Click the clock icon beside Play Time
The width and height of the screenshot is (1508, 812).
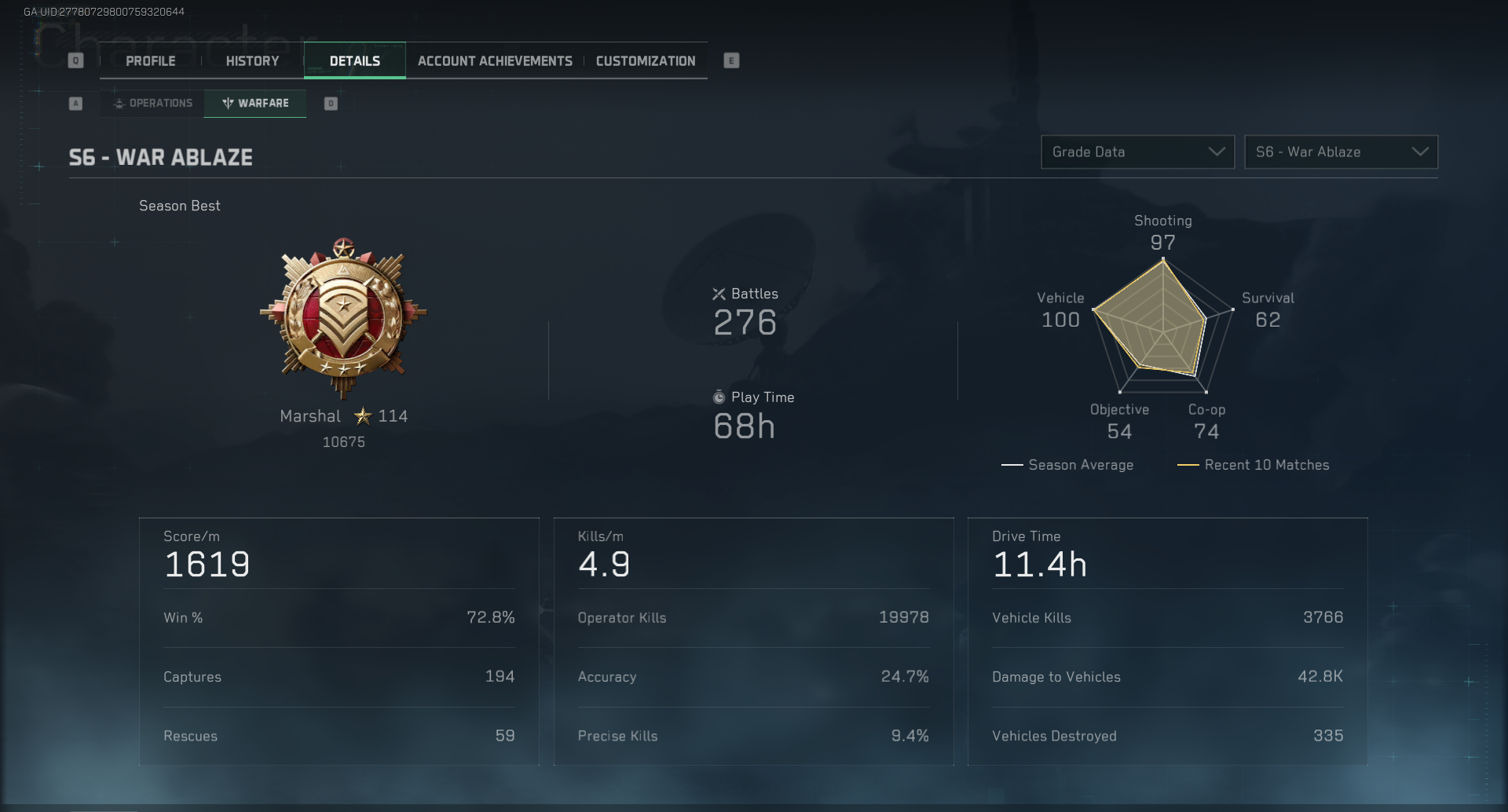(719, 397)
